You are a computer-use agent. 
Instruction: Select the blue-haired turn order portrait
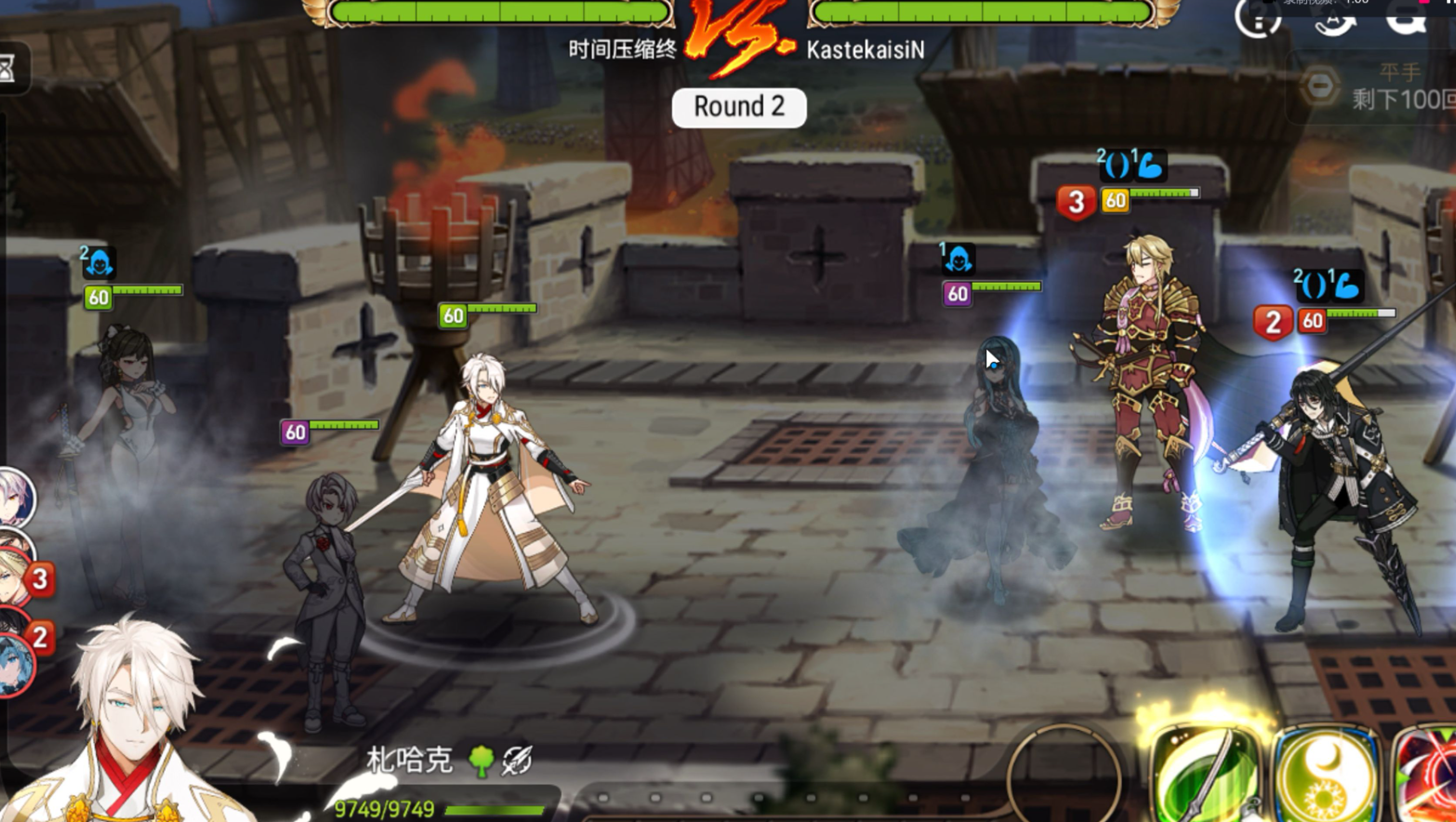pos(15,666)
